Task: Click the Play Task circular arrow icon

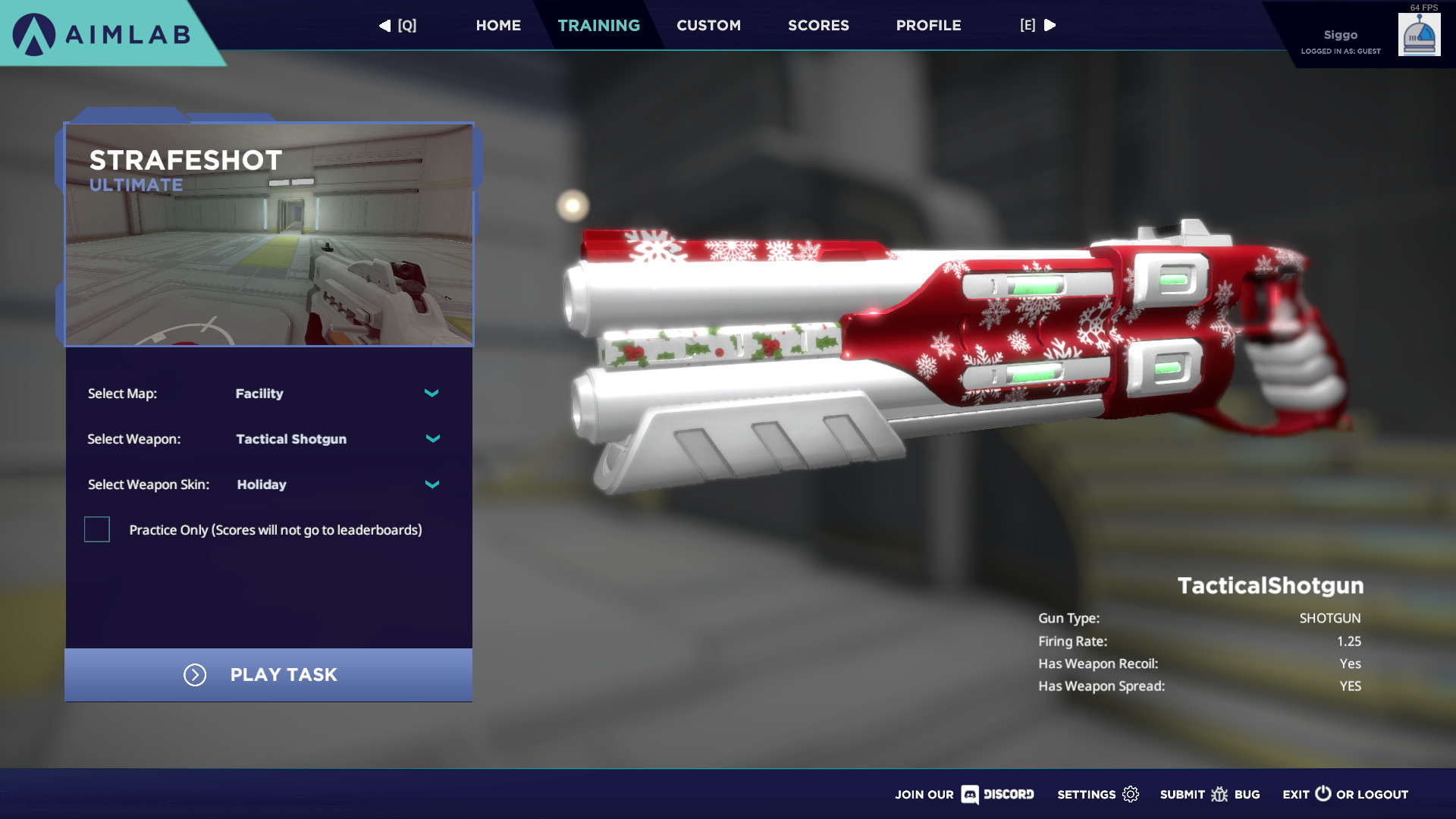Action: [x=195, y=675]
